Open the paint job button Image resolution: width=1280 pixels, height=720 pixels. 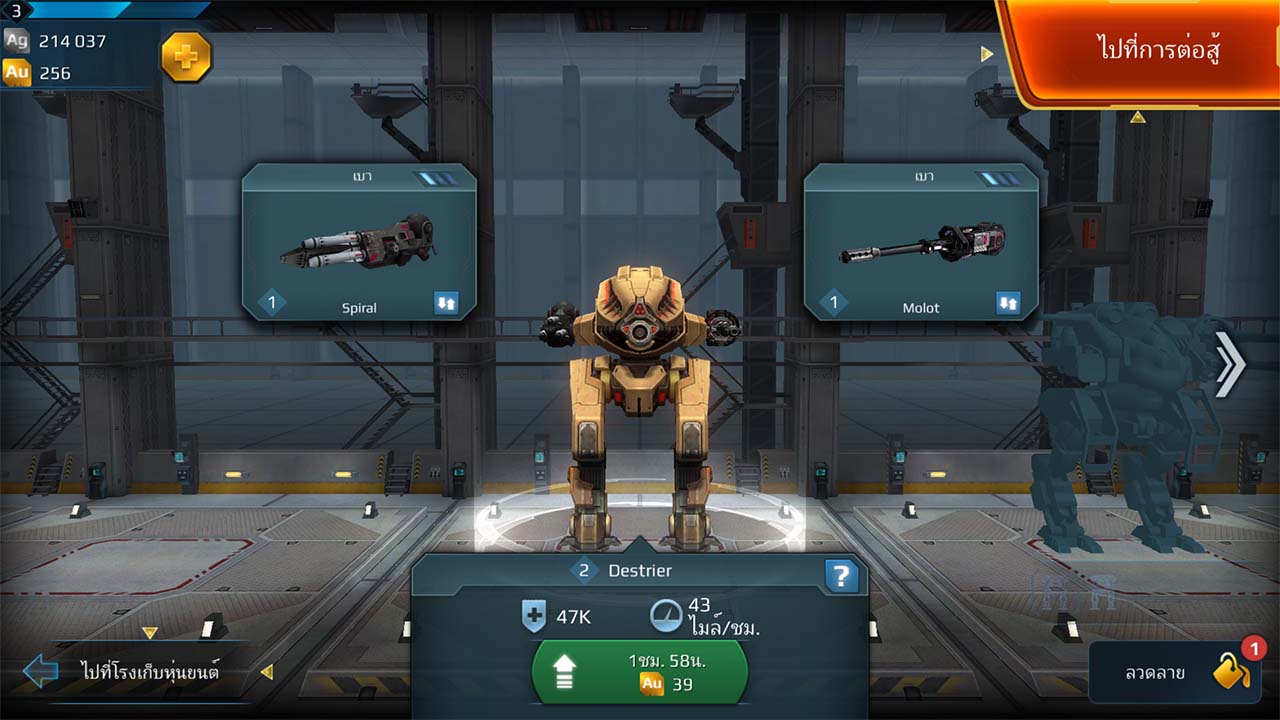click(x=1173, y=673)
